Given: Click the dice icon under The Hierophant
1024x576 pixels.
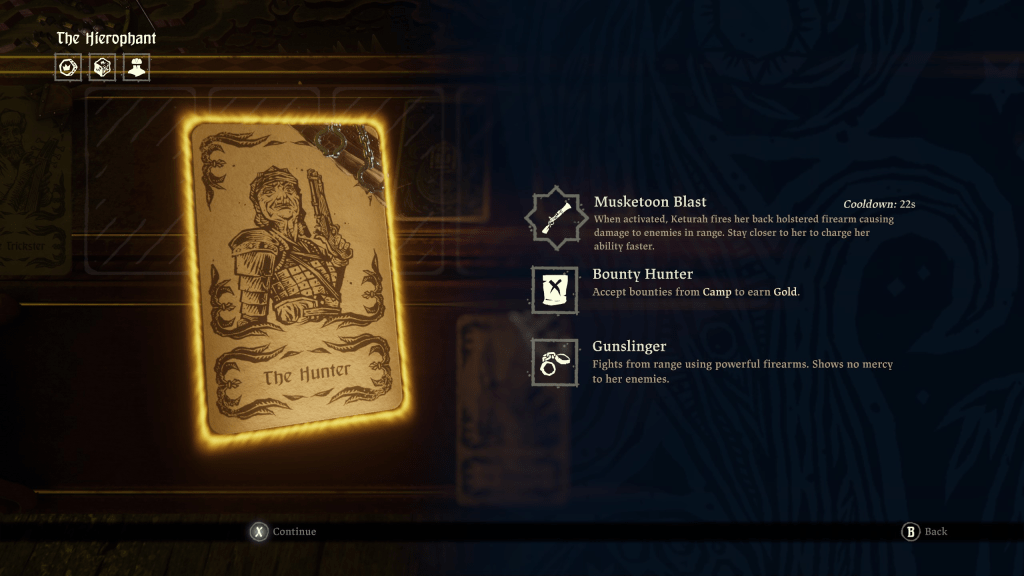Looking at the screenshot, I should 102,68.
